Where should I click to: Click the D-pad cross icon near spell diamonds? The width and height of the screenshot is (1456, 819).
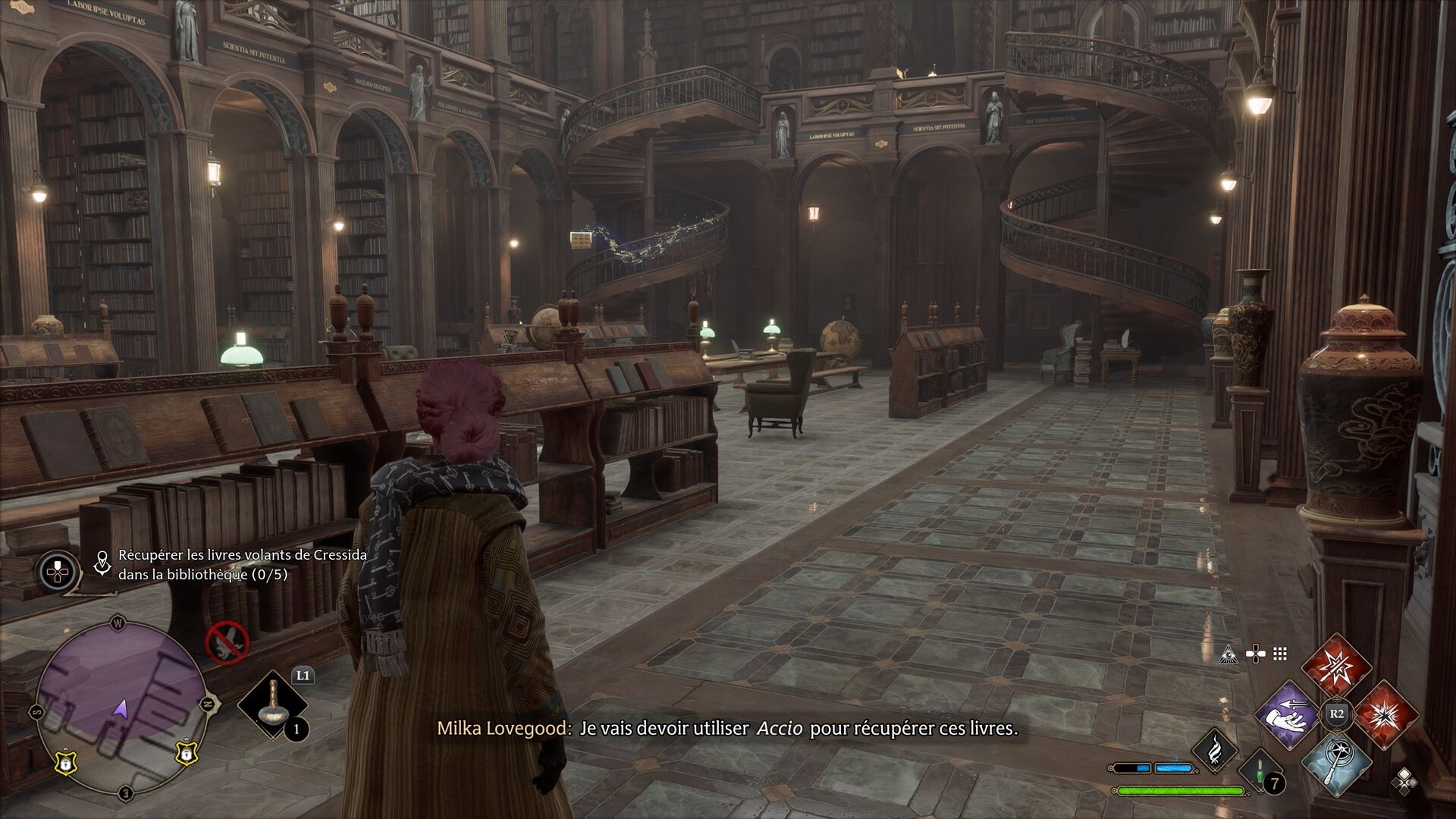click(x=1254, y=654)
